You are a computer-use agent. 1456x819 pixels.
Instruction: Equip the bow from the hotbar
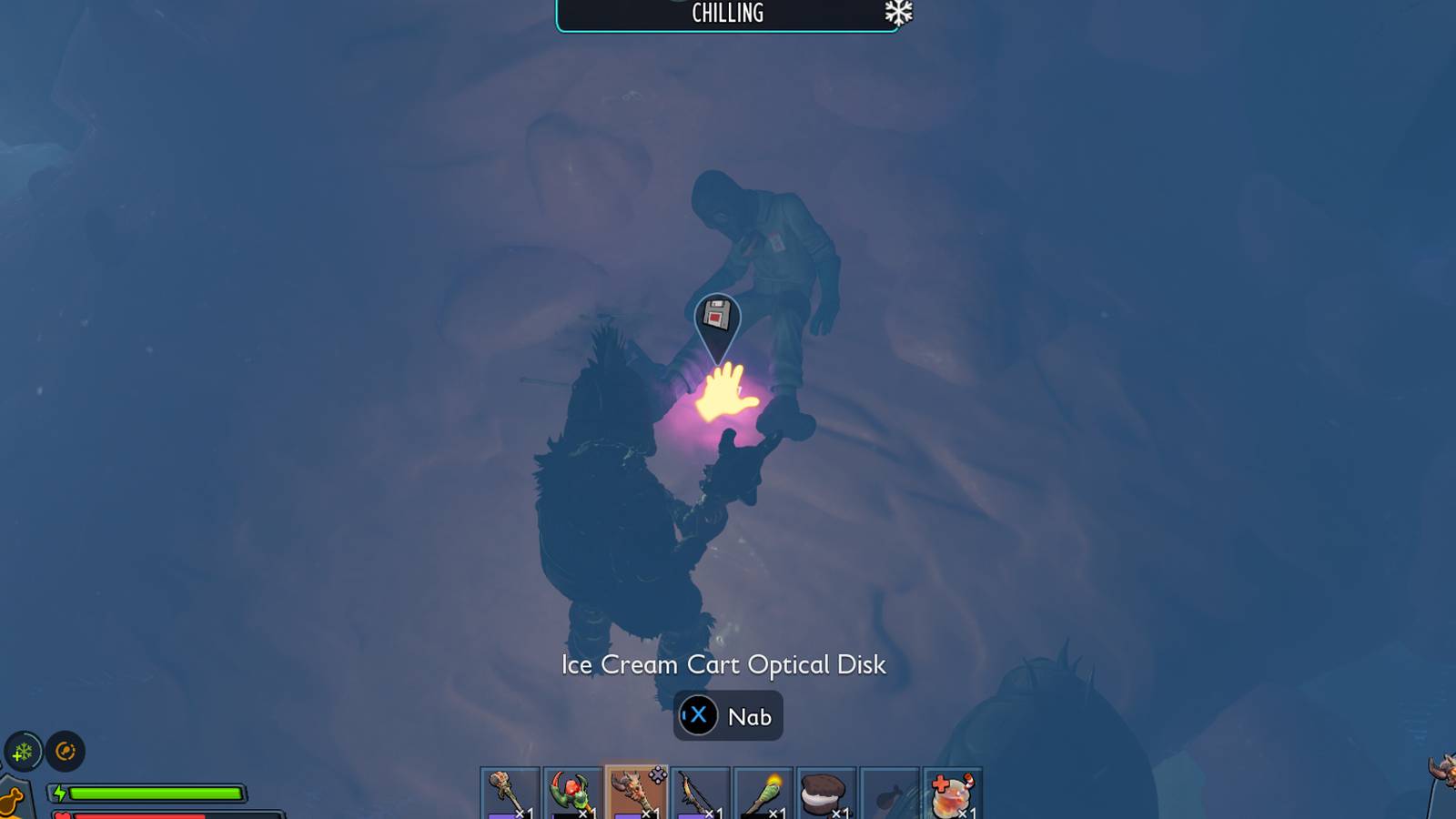700,794
